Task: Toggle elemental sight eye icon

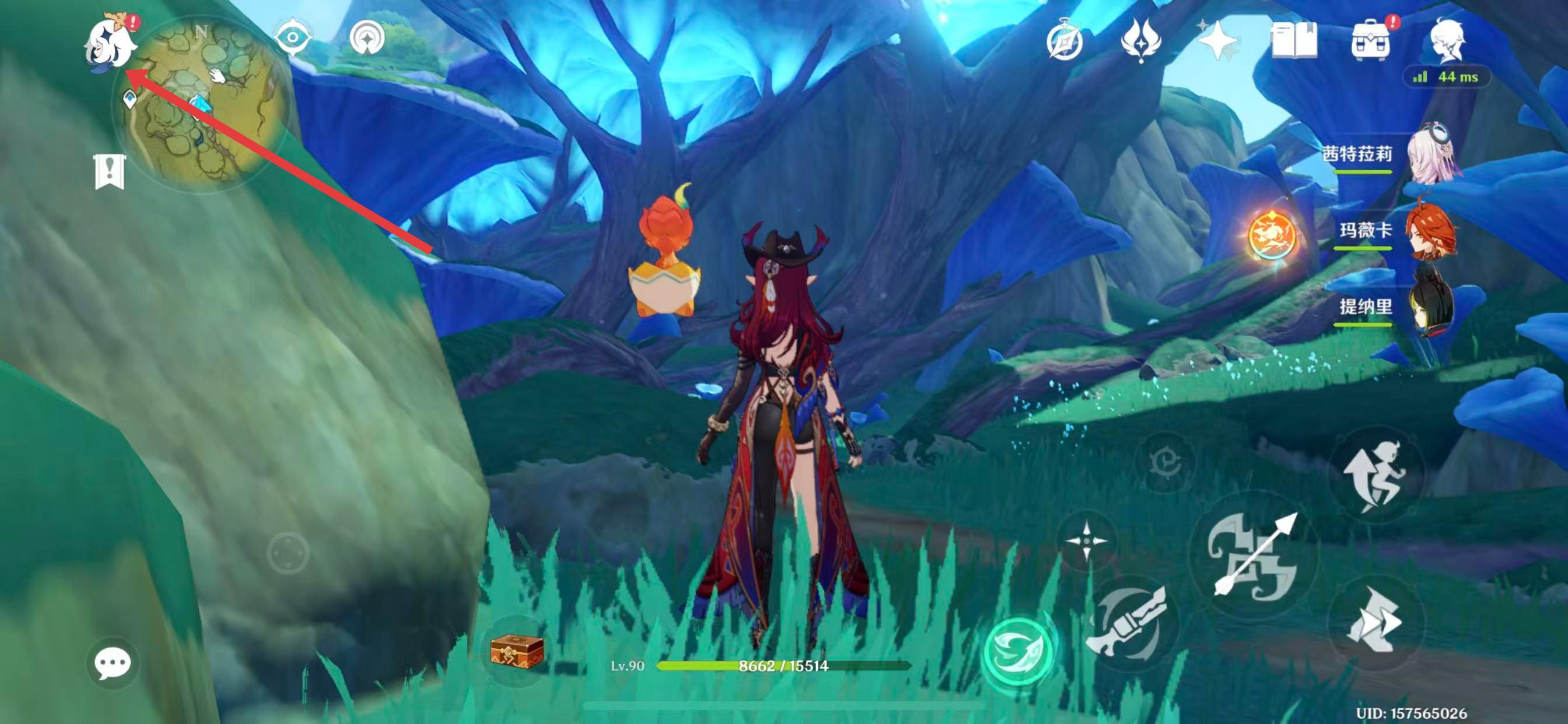Action: point(293,38)
